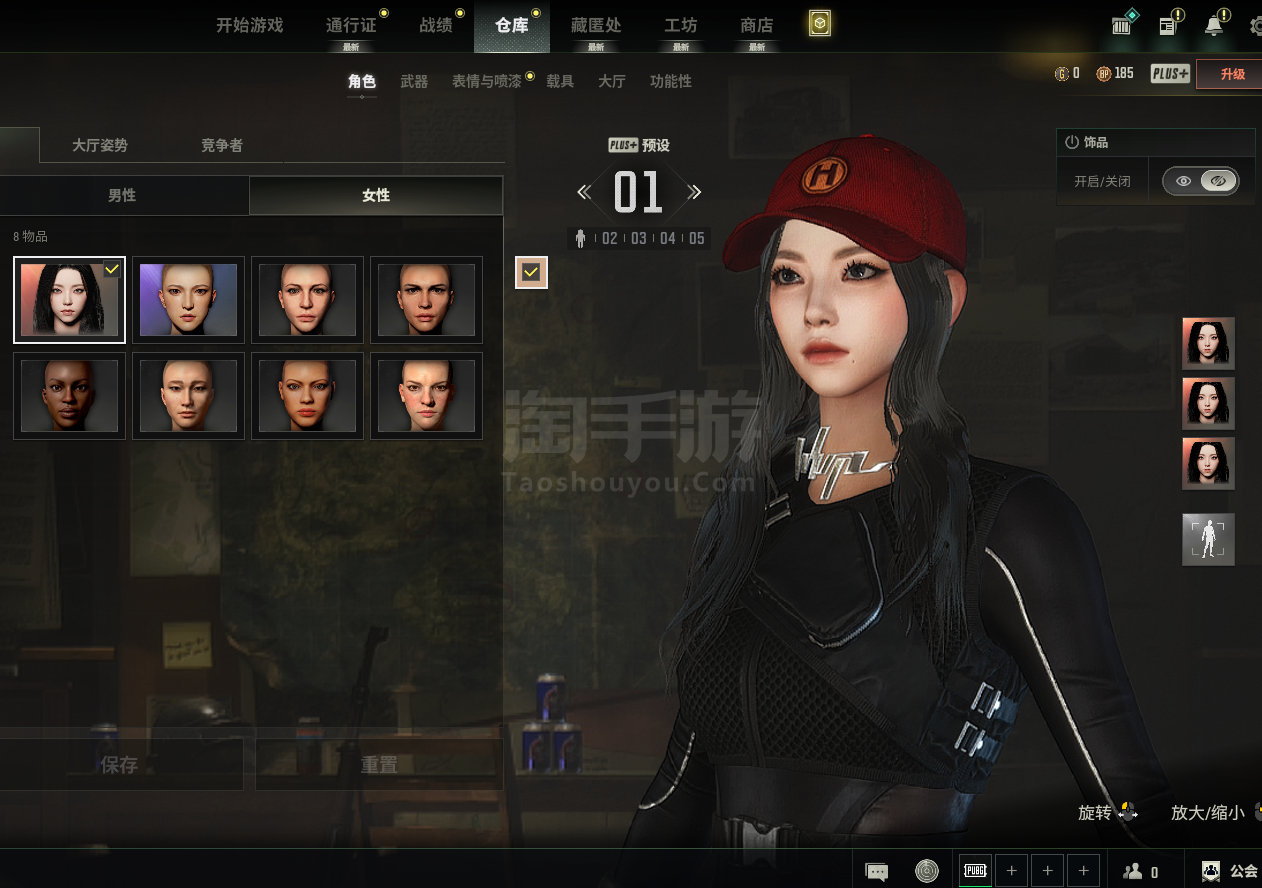Switch to 大厅姿势 lobby pose tab

click(x=100, y=146)
